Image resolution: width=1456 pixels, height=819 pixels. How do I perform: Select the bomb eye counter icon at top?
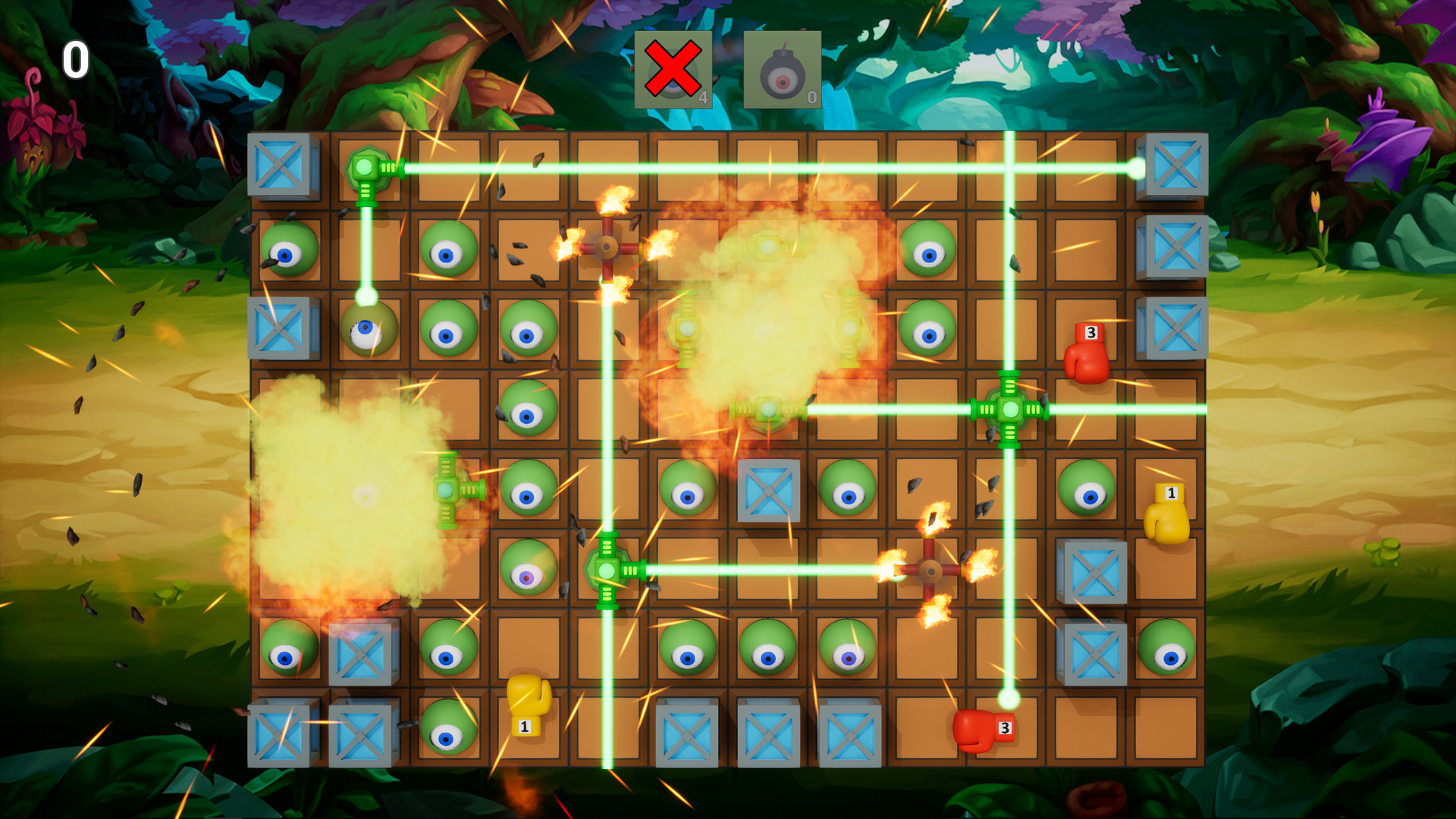click(x=783, y=71)
